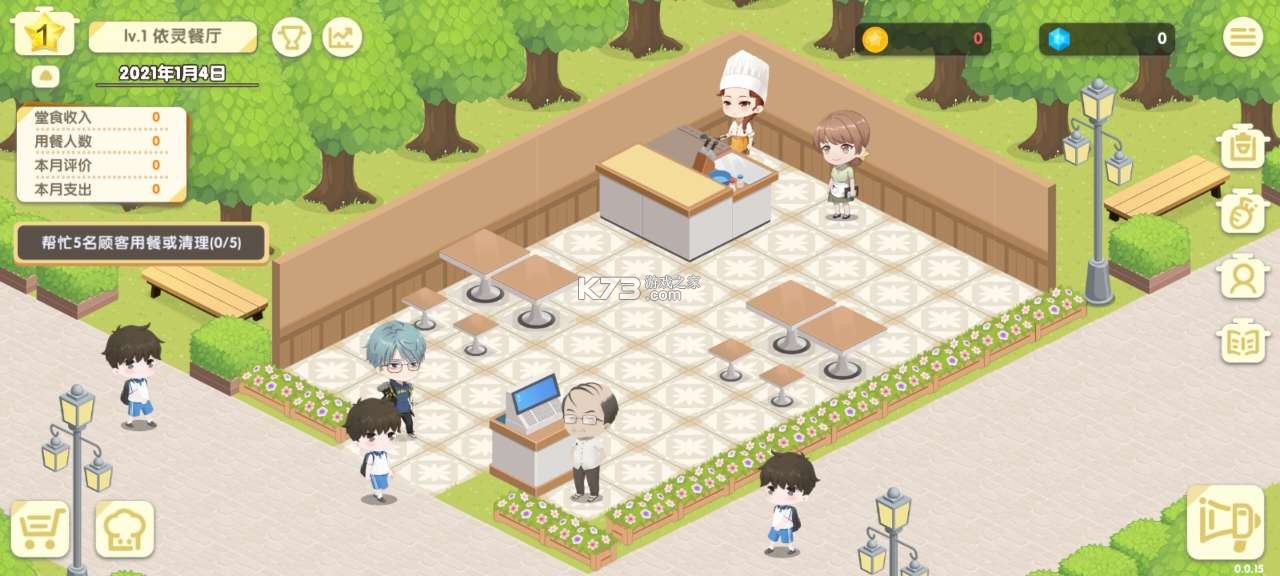This screenshot has height=576, width=1280.
Task: Open the trophy achievements icon
Action: 292,38
